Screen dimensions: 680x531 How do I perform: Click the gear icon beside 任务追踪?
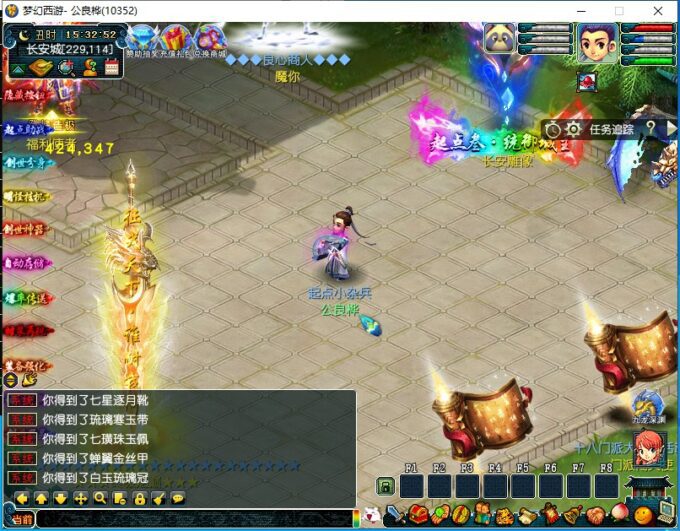[x=573, y=129]
